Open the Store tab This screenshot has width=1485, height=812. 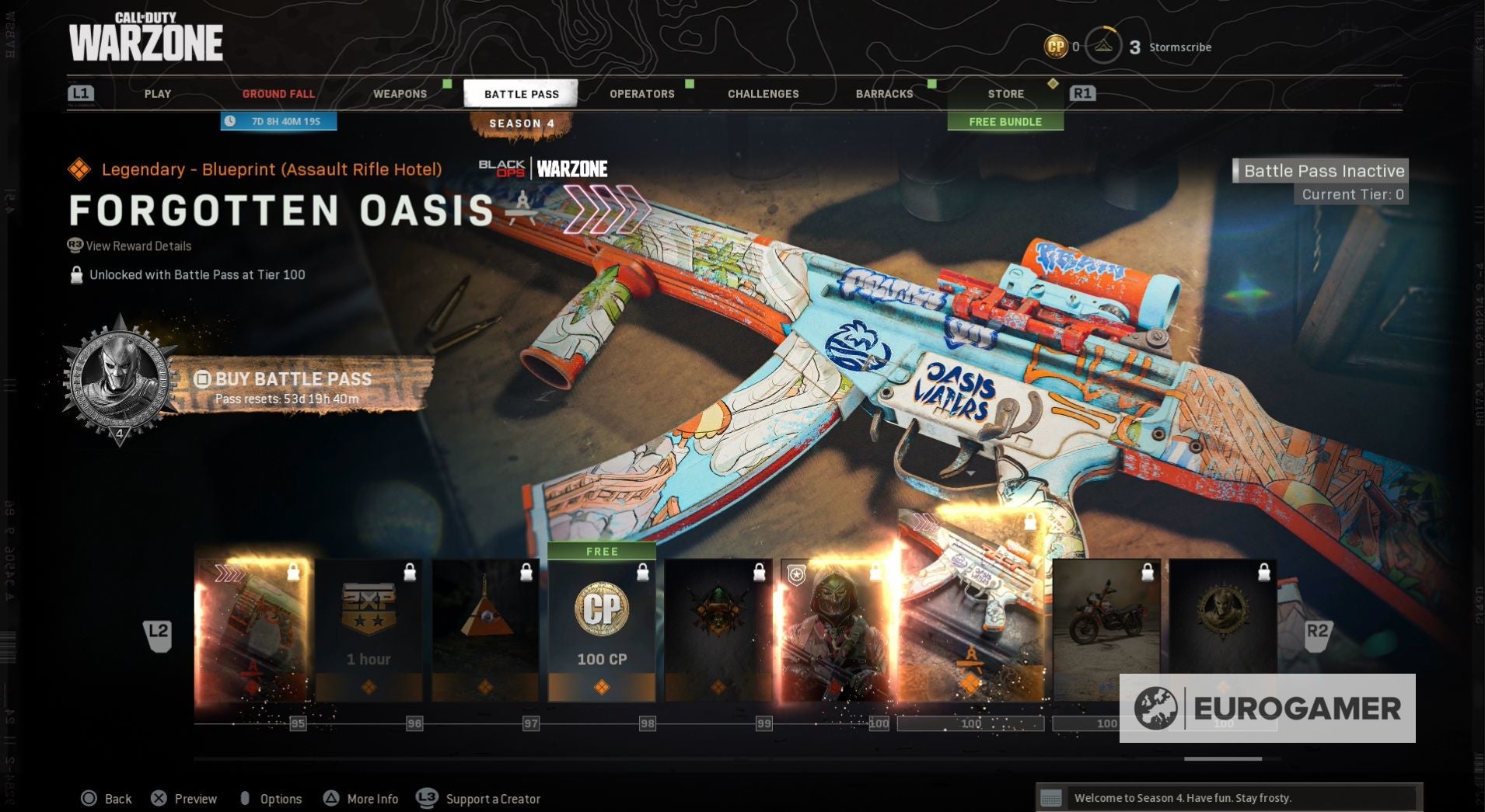pos(1005,94)
